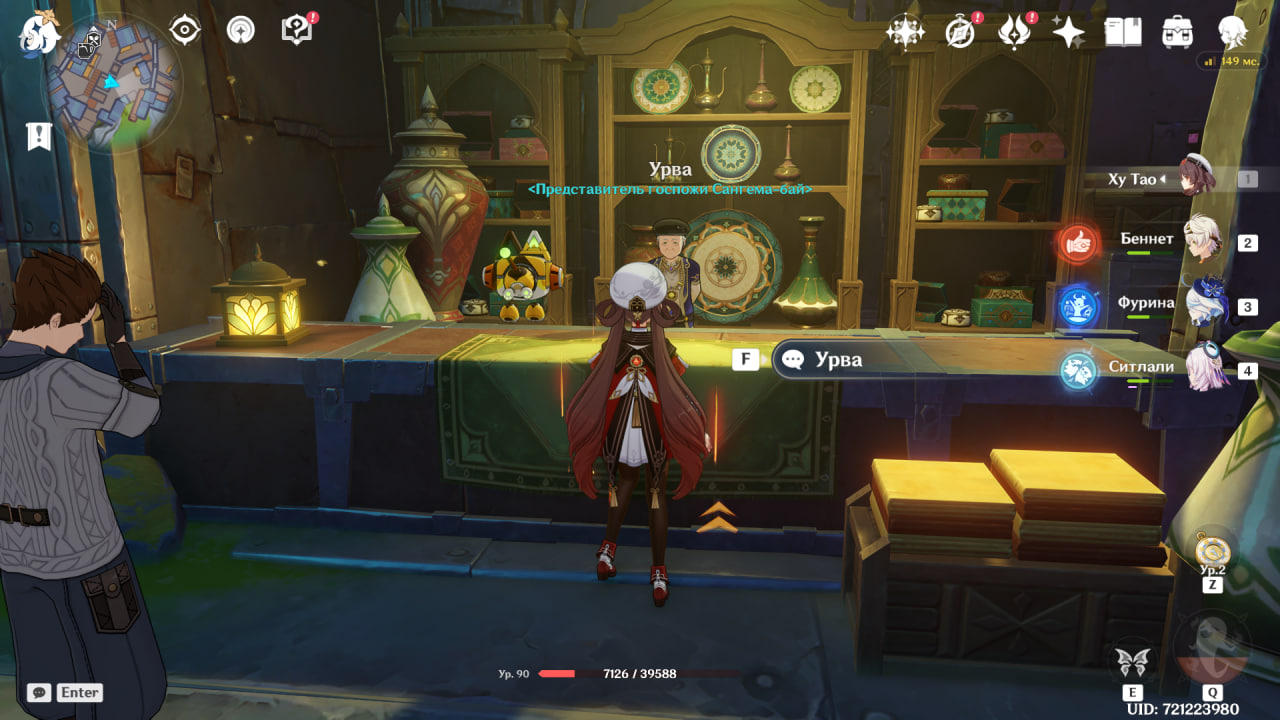Open the Battle Pass icon

click(x=1014, y=32)
